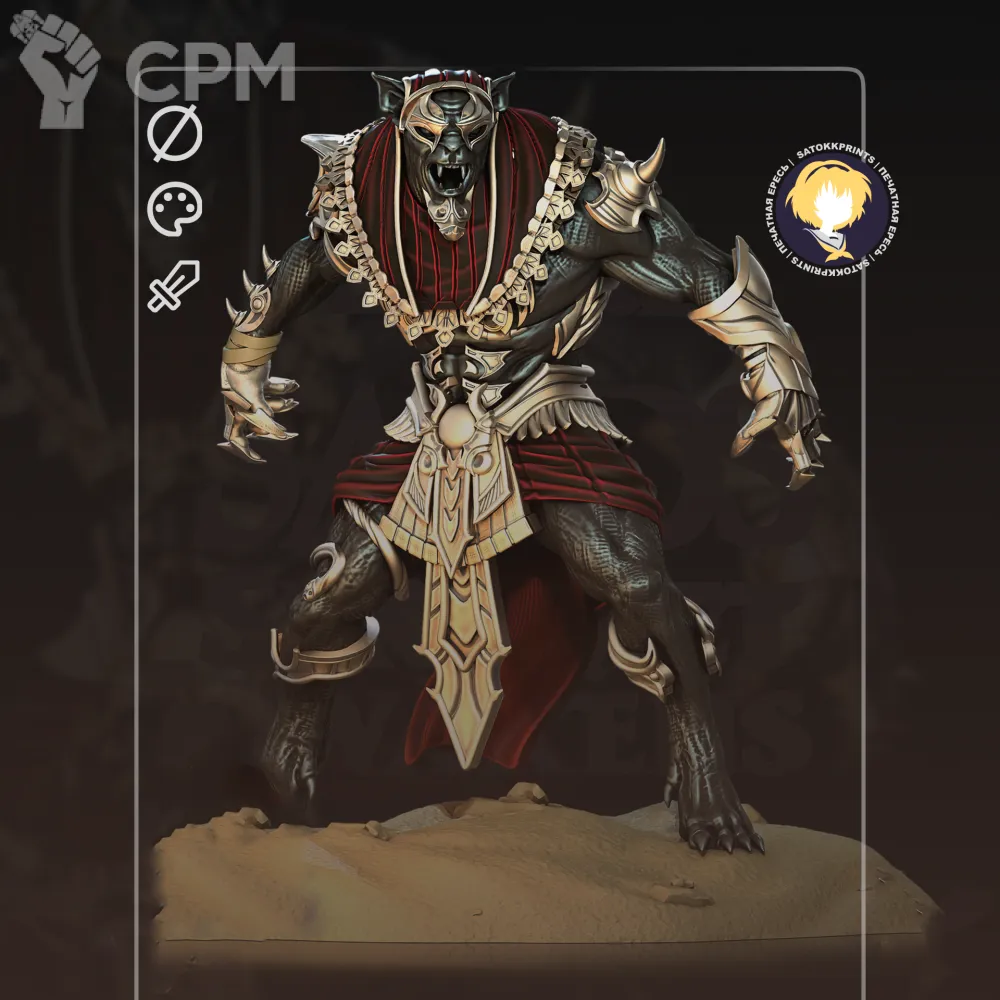Choose the sword icon

(x=174, y=285)
